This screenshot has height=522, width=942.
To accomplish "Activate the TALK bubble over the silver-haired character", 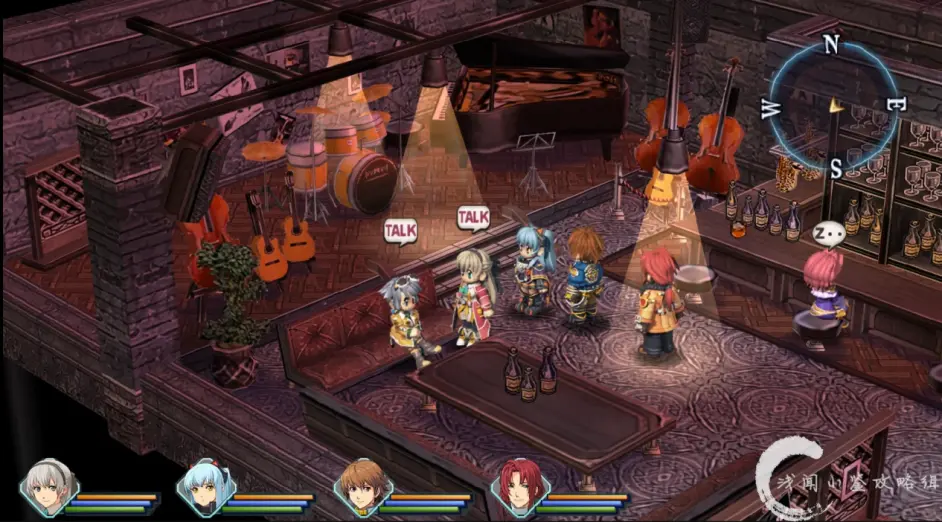I will tap(400, 231).
